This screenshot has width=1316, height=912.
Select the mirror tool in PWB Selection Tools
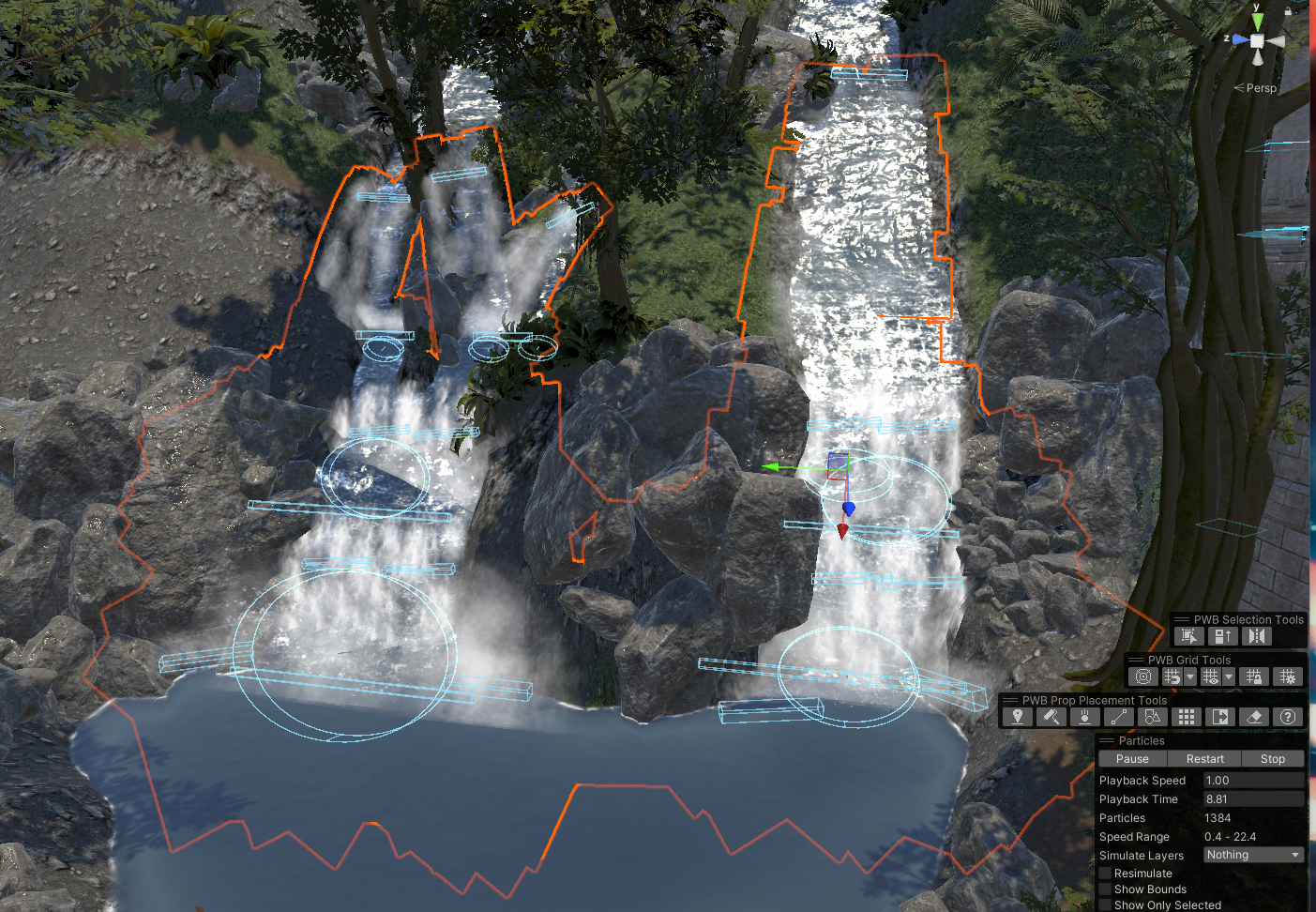click(x=1257, y=636)
